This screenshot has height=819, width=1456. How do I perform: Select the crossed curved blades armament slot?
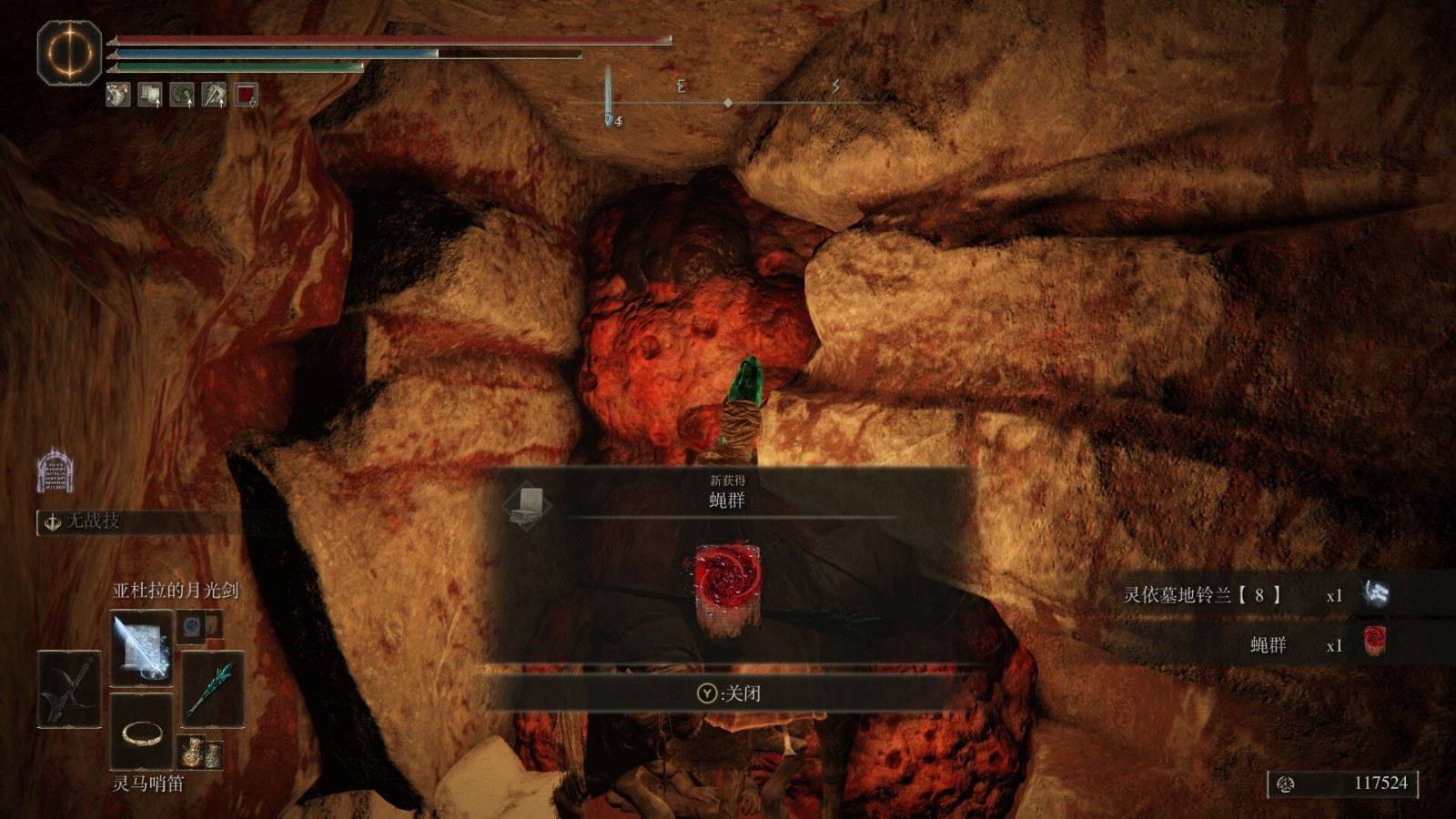click(69, 689)
